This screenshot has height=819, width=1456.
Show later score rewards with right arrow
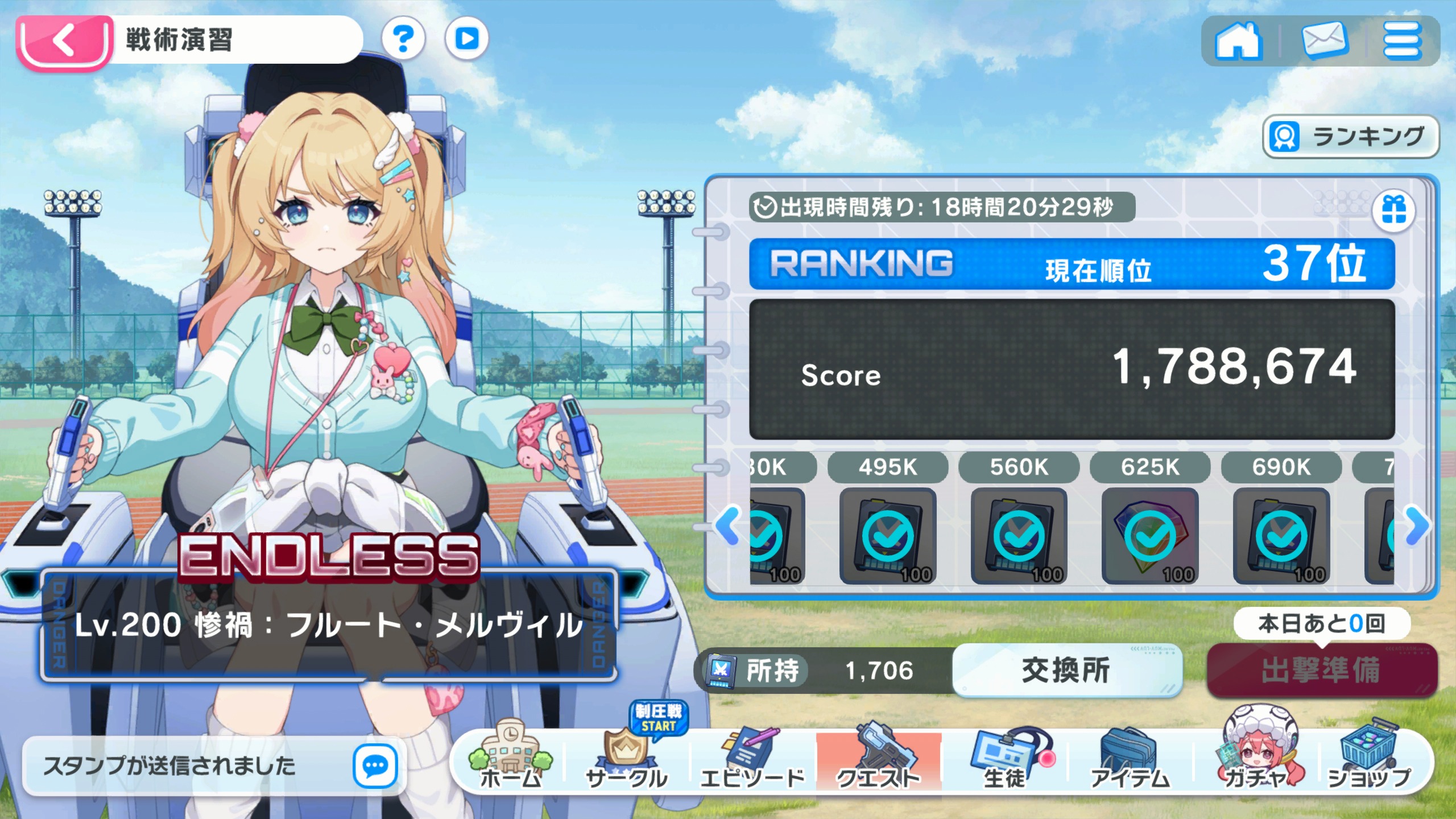[1417, 525]
